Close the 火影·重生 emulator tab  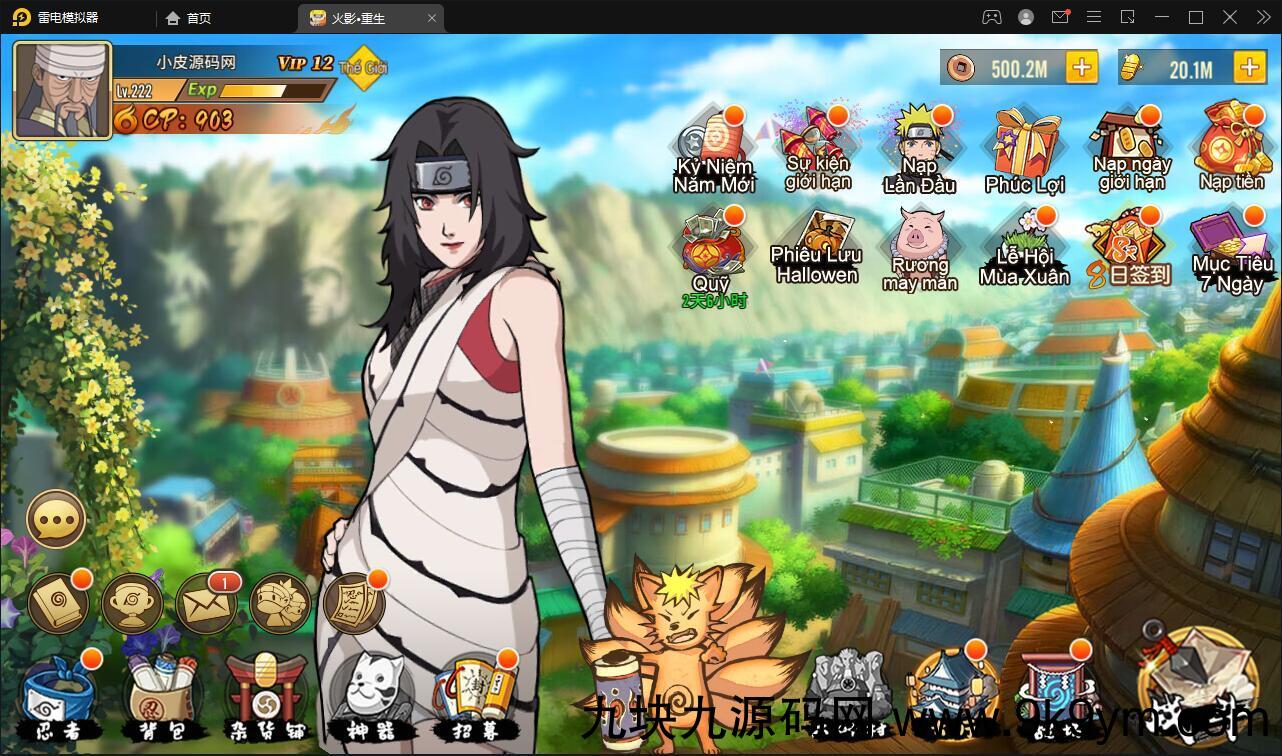point(432,18)
